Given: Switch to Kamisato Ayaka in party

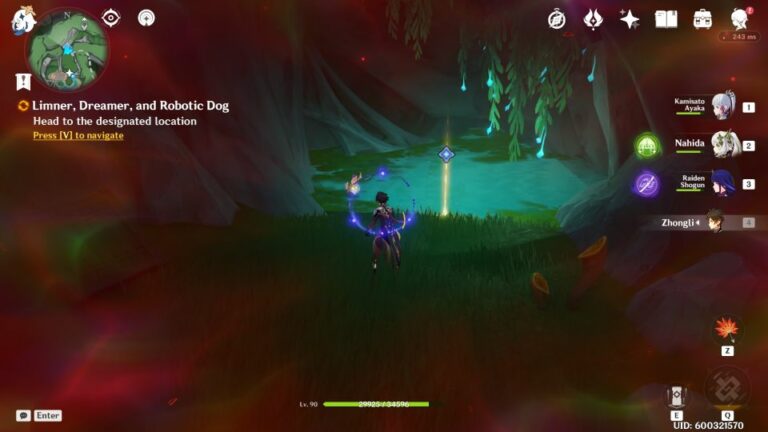Looking at the screenshot, I should click(x=723, y=105).
